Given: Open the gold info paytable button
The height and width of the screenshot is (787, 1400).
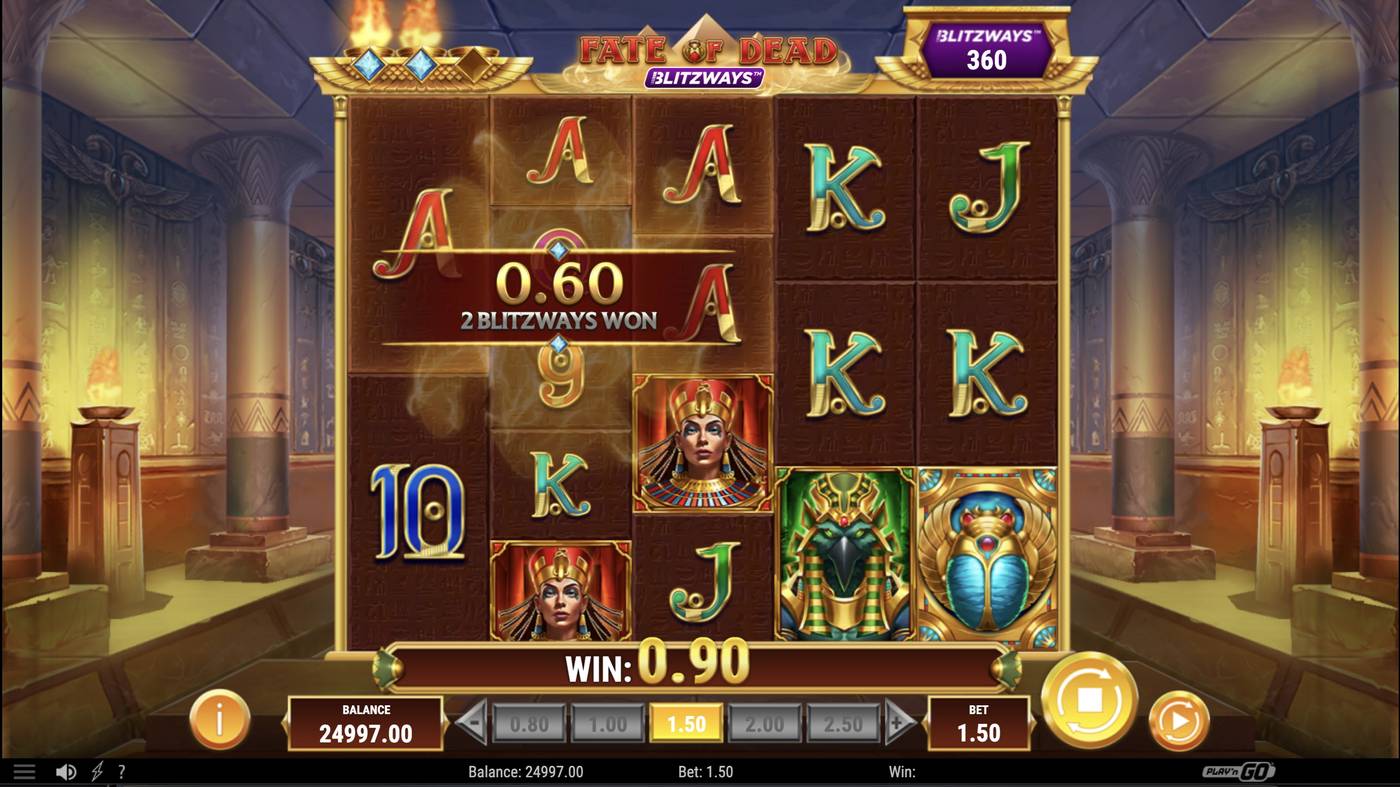Looking at the screenshot, I should coord(219,719).
